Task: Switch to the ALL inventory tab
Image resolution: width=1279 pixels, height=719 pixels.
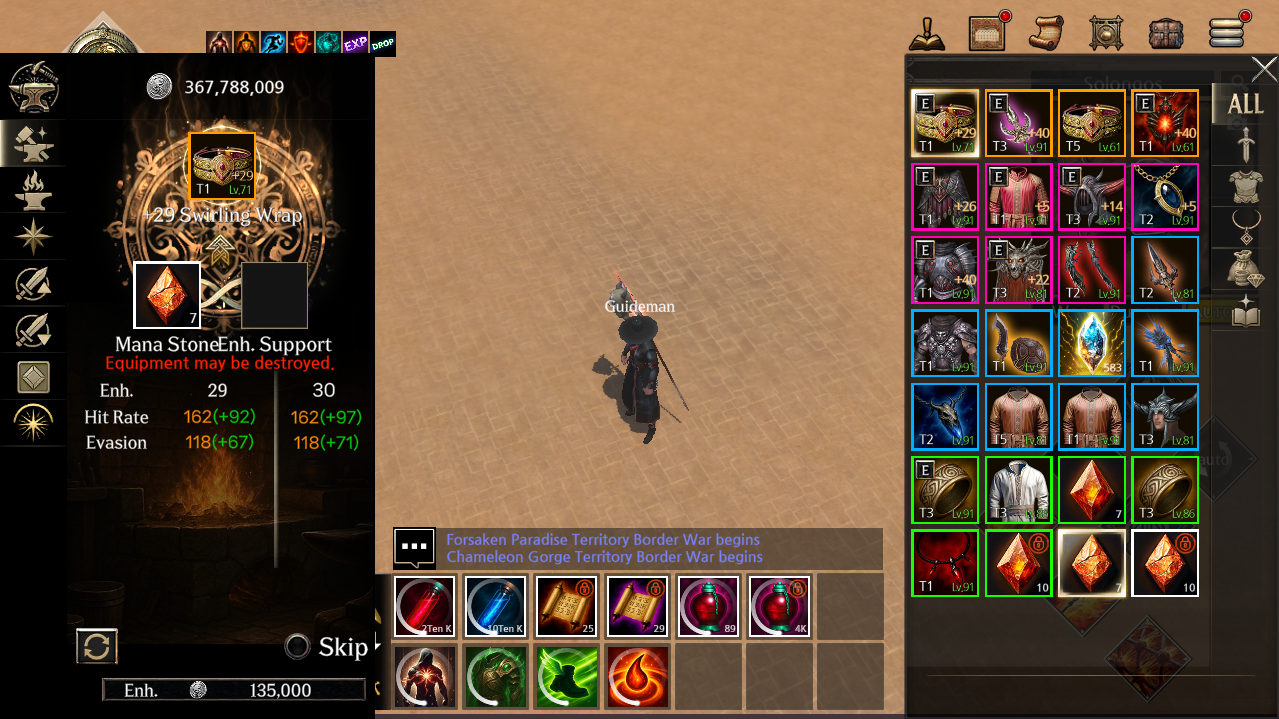Action: [x=1245, y=104]
